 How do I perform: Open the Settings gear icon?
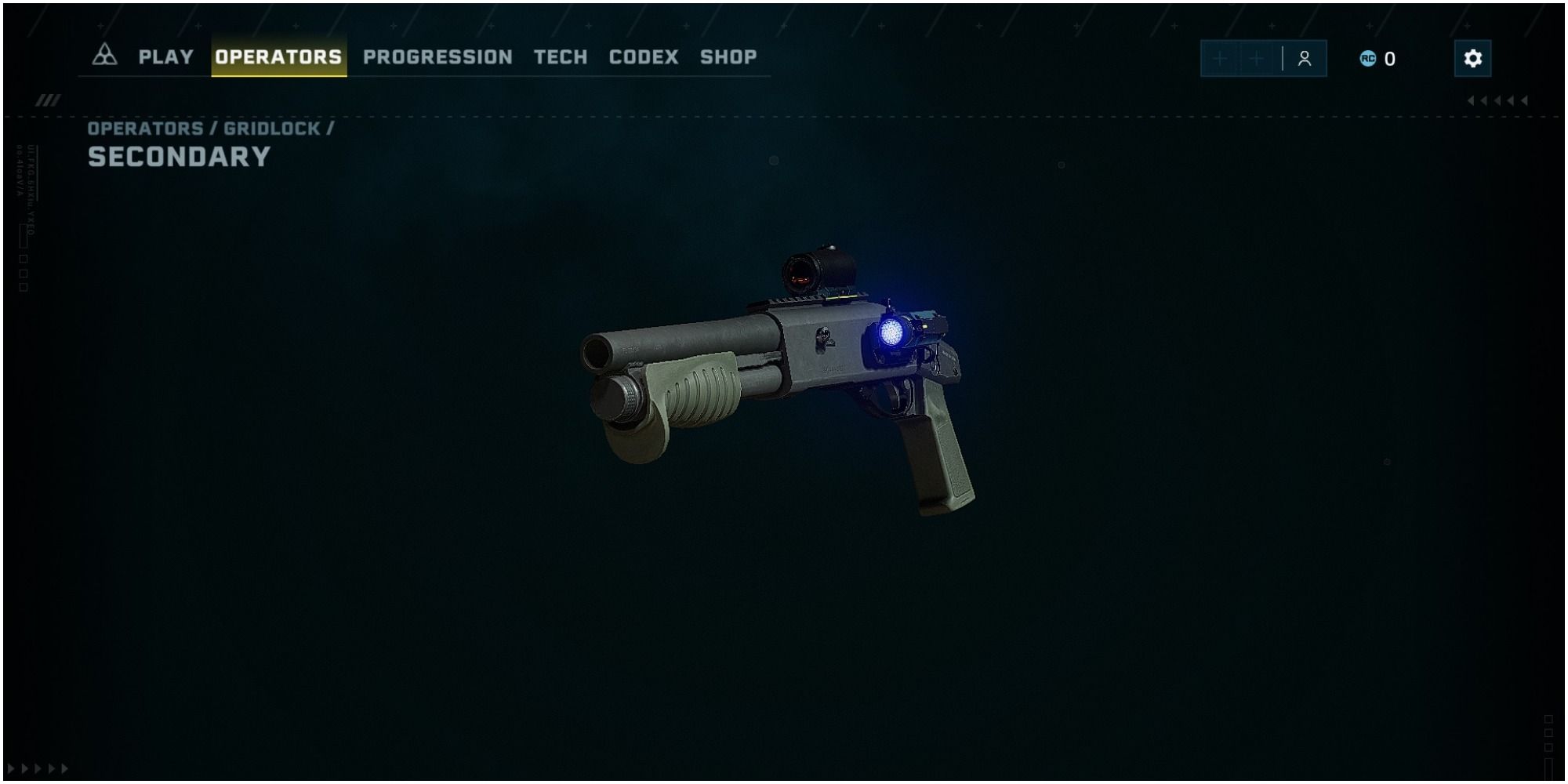(1473, 58)
